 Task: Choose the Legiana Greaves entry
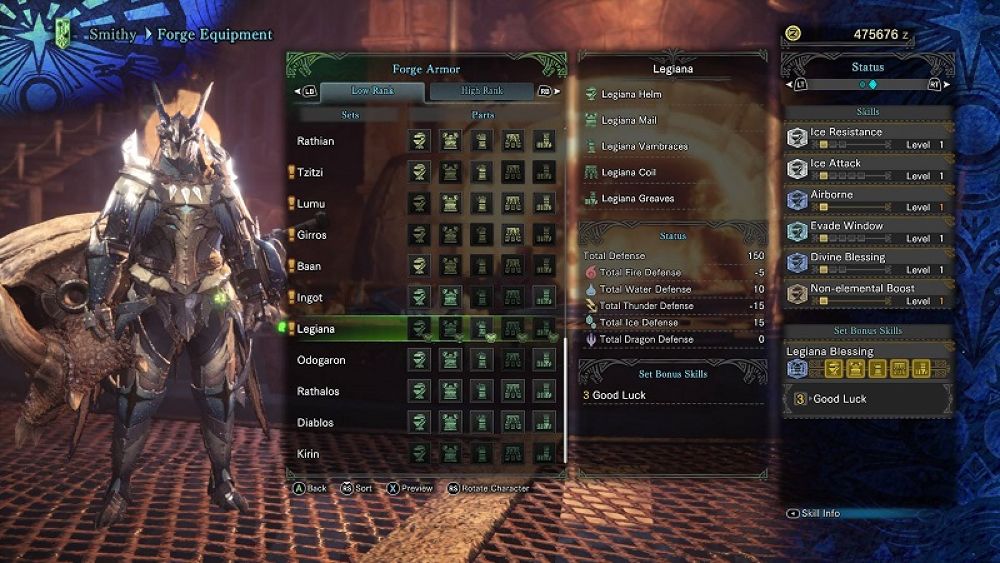[638, 198]
